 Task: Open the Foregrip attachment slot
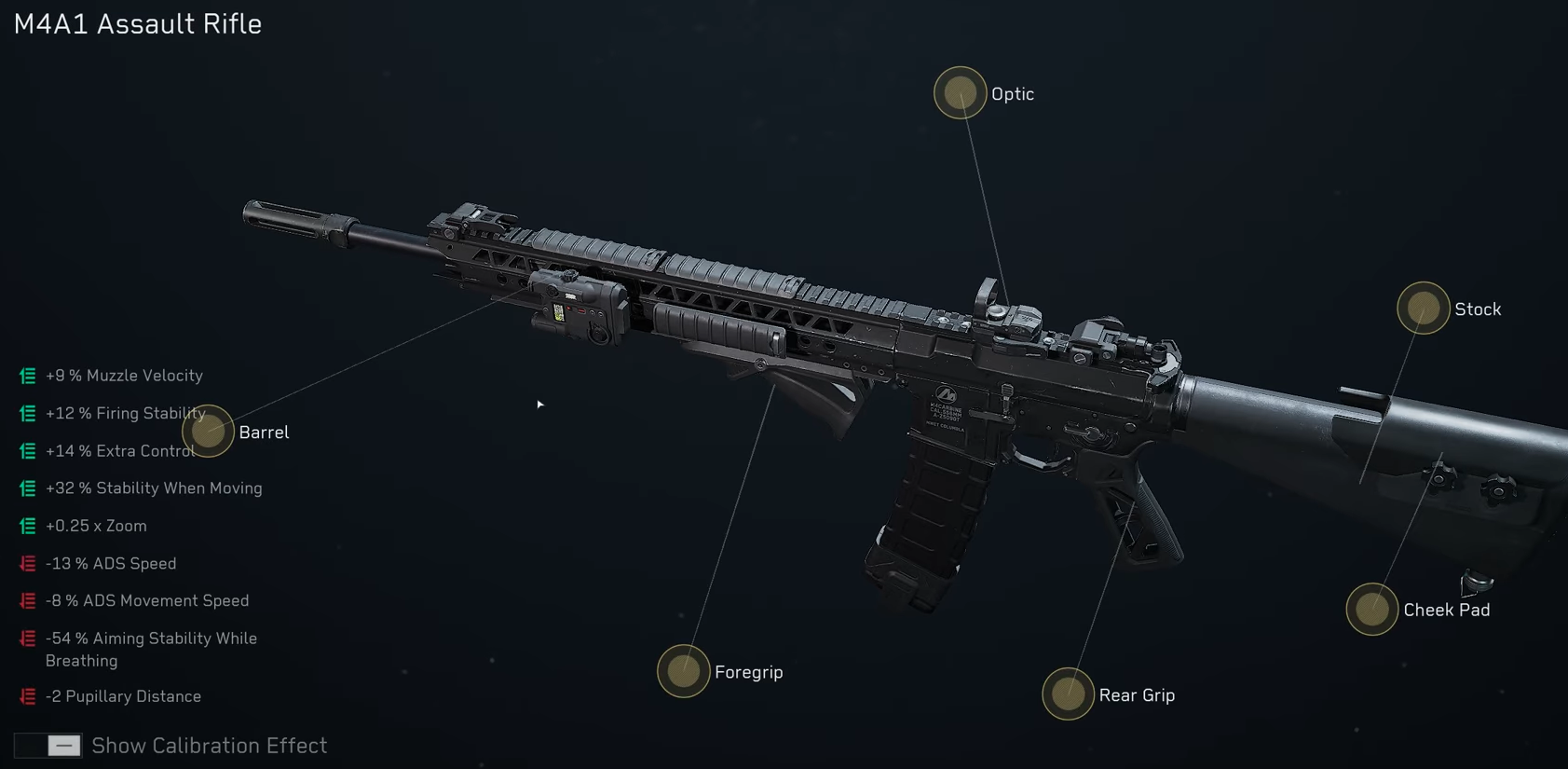tap(684, 671)
